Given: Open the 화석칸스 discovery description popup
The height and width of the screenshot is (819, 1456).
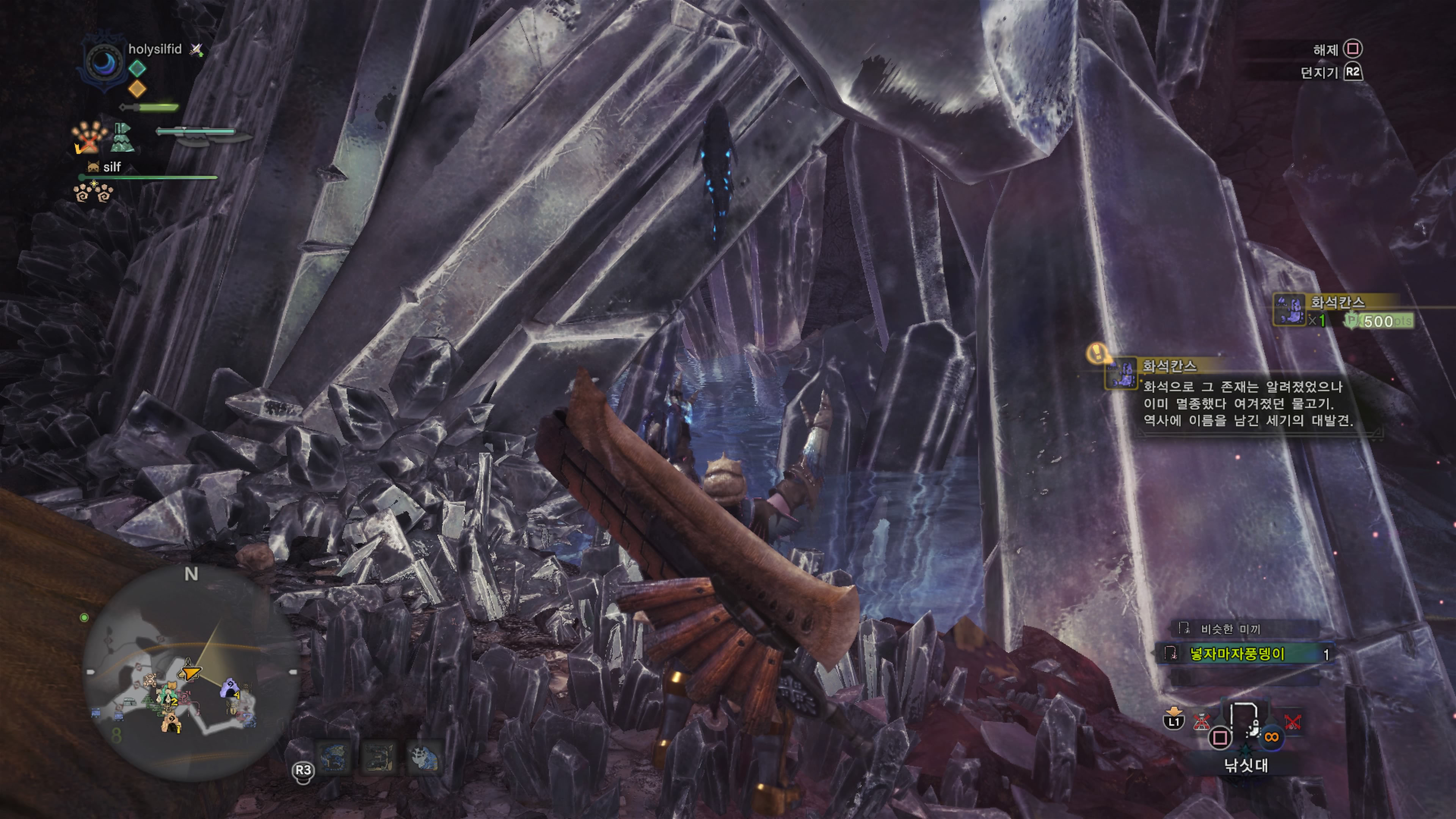Looking at the screenshot, I should tap(1244, 395).
